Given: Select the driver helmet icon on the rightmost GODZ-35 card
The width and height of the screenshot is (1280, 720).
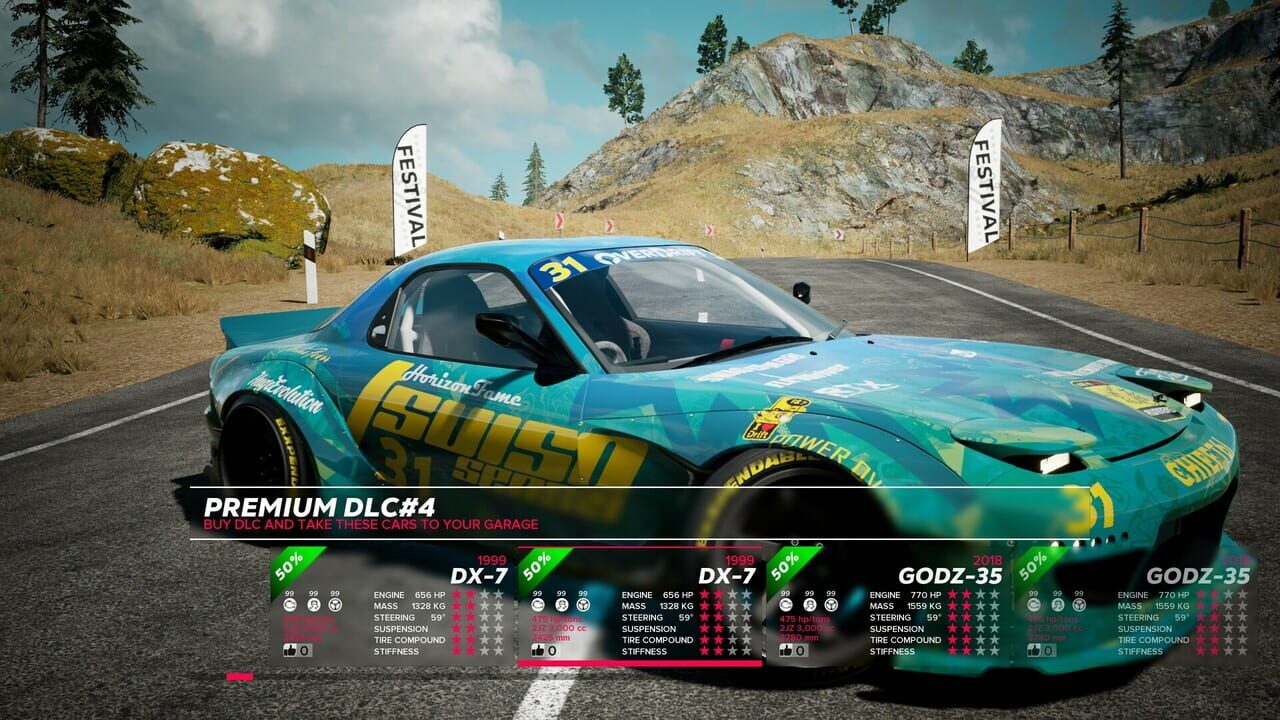Looking at the screenshot, I should click(1058, 605).
